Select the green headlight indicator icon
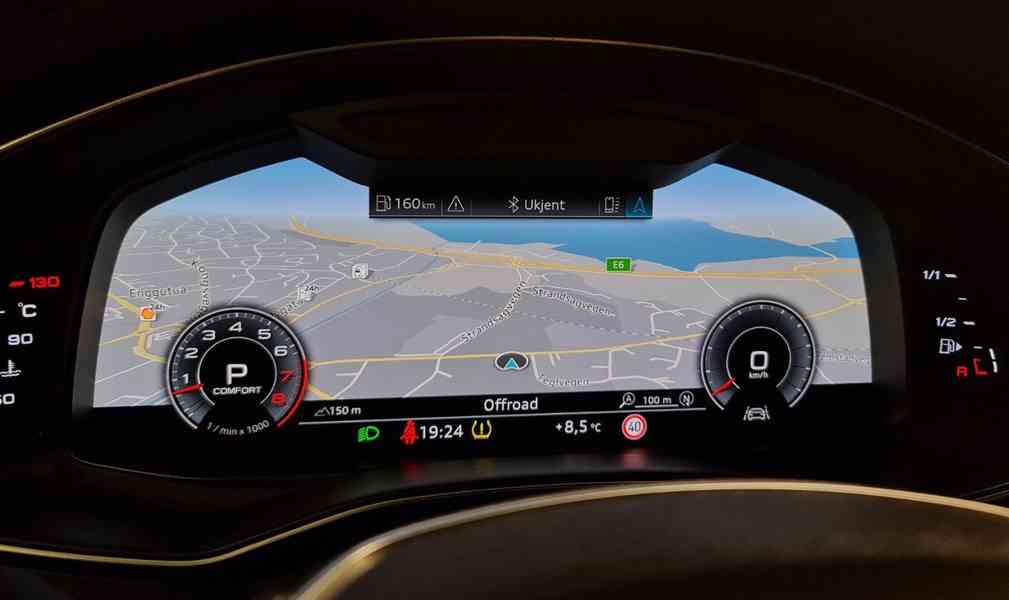 tap(369, 433)
